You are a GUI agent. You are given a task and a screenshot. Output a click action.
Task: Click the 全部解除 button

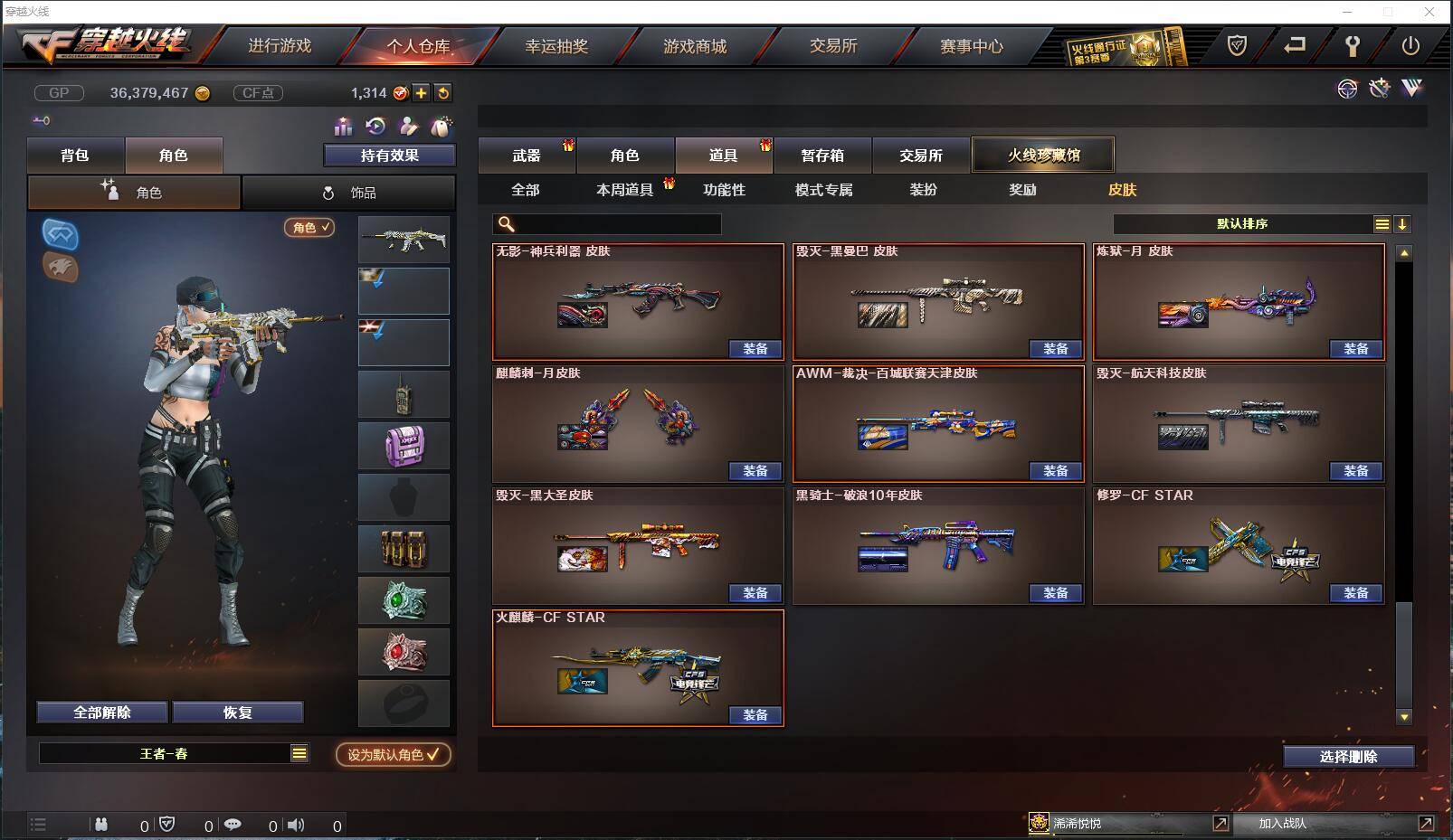100,712
